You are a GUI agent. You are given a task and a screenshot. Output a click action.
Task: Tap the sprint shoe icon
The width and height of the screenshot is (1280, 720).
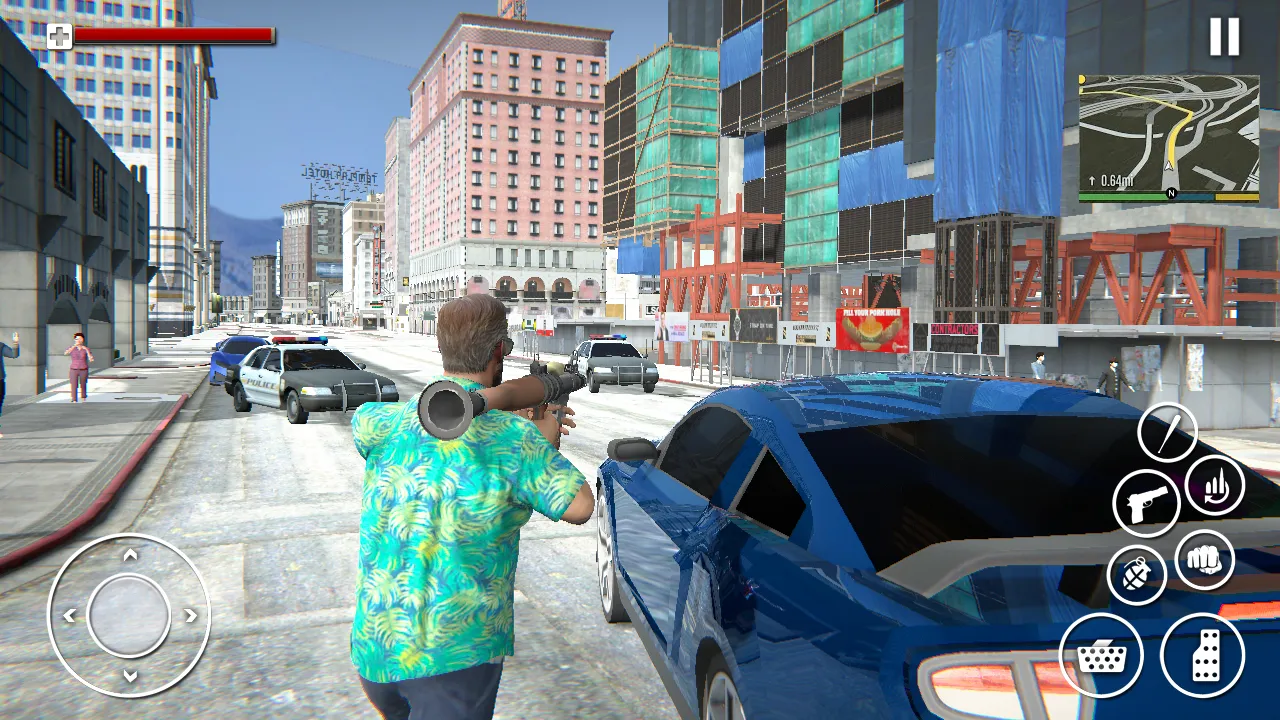coord(1205,657)
